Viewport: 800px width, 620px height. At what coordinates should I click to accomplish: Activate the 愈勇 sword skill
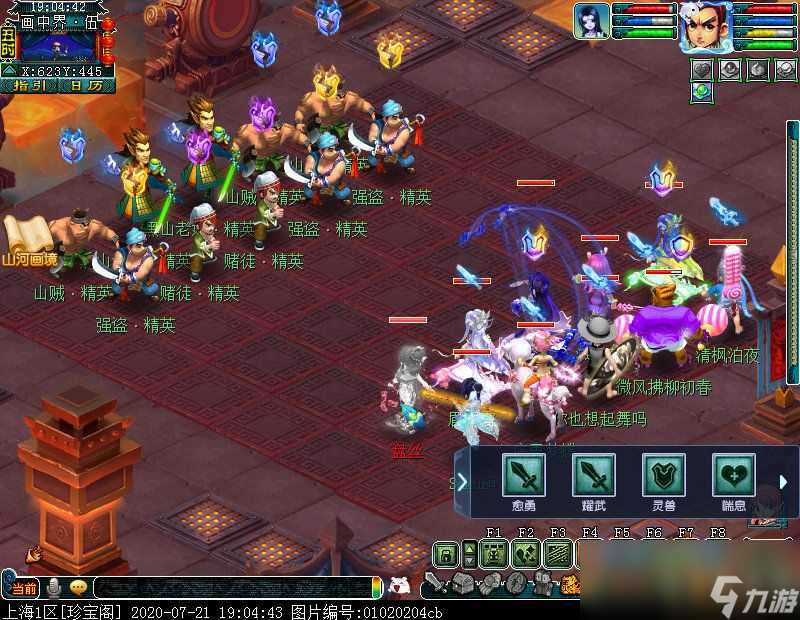click(x=523, y=476)
